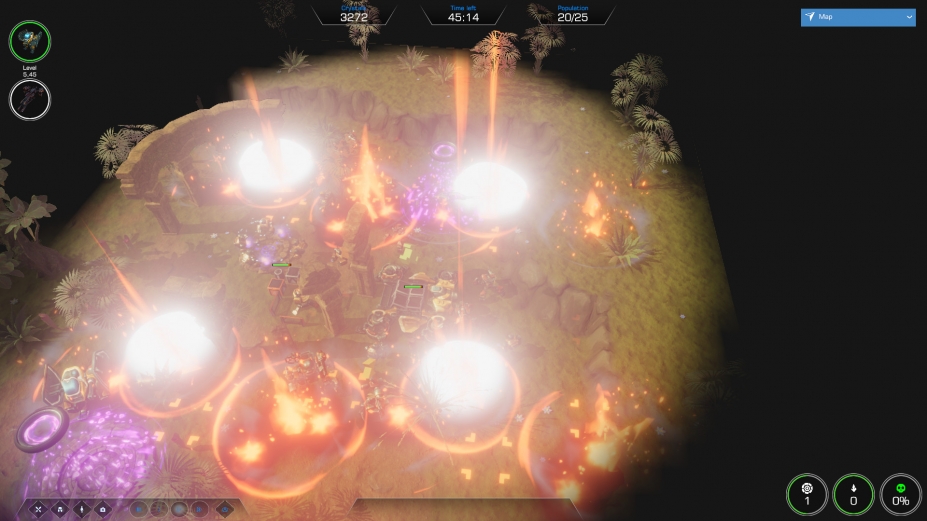
Task: Click the green skull percentage circle
Action: tap(900, 493)
